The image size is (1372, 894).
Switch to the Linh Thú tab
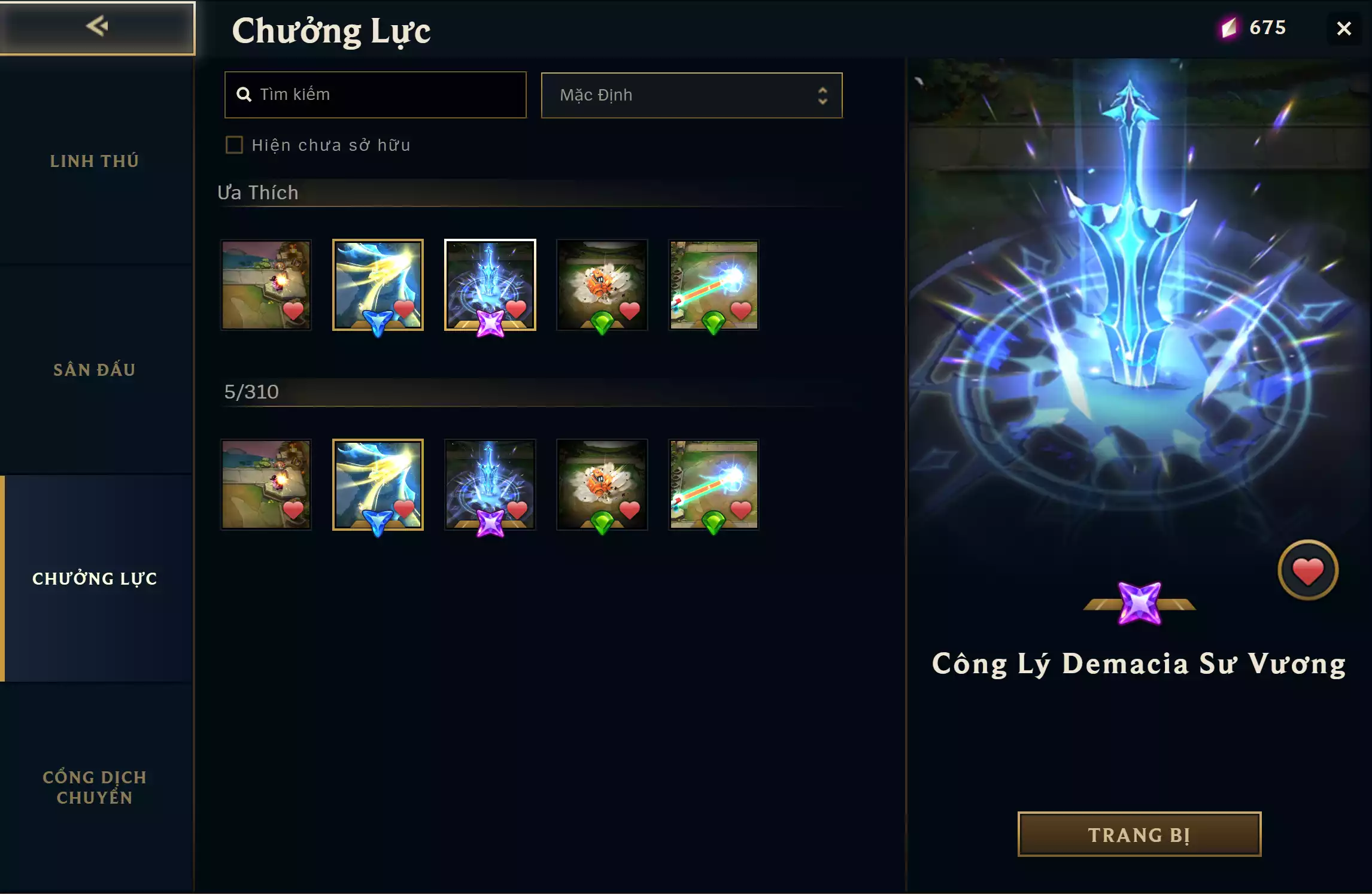pyautogui.click(x=95, y=161)
